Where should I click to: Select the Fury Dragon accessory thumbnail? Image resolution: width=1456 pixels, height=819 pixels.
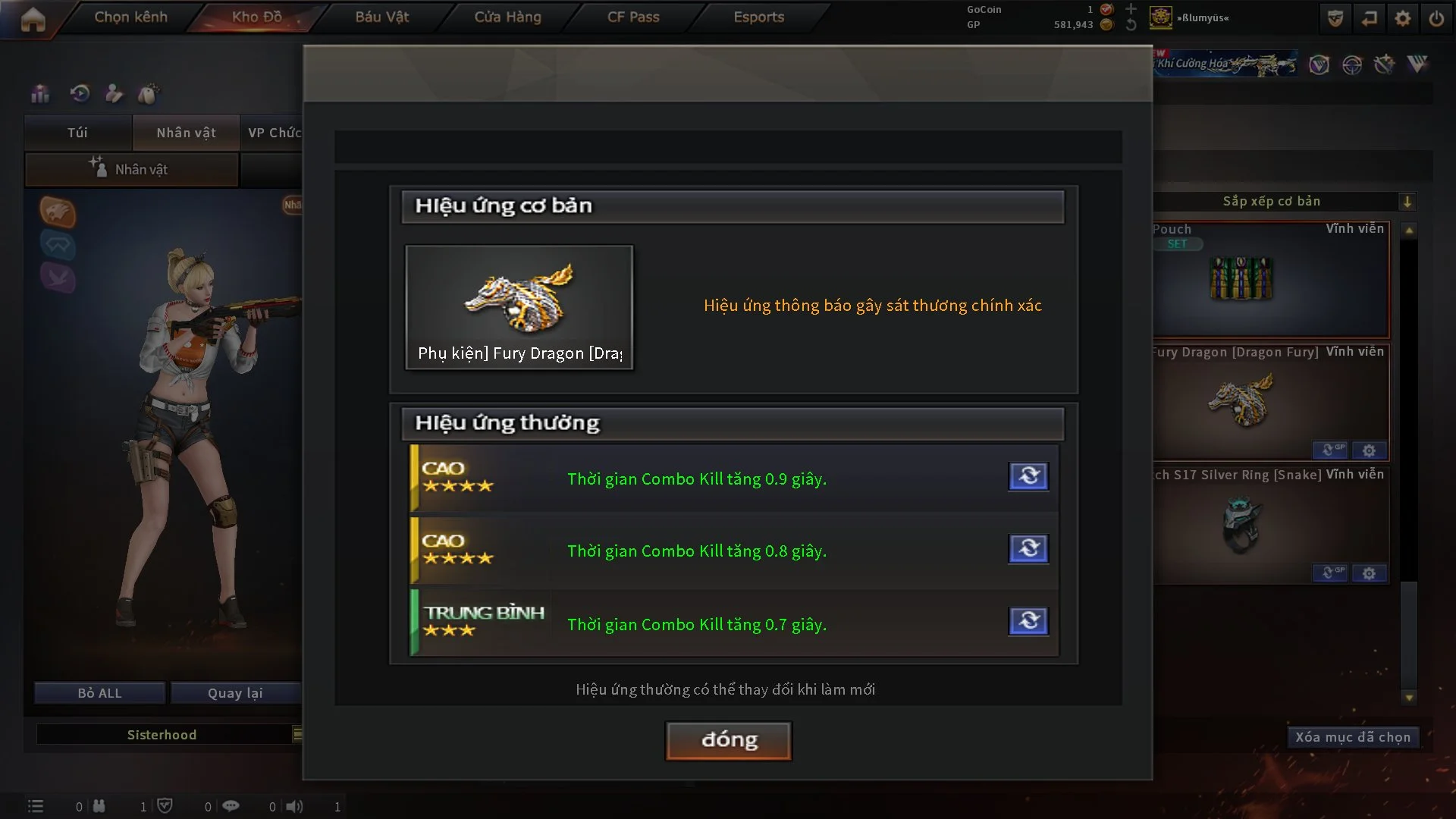pyautogui.click(x=519, y=306)
